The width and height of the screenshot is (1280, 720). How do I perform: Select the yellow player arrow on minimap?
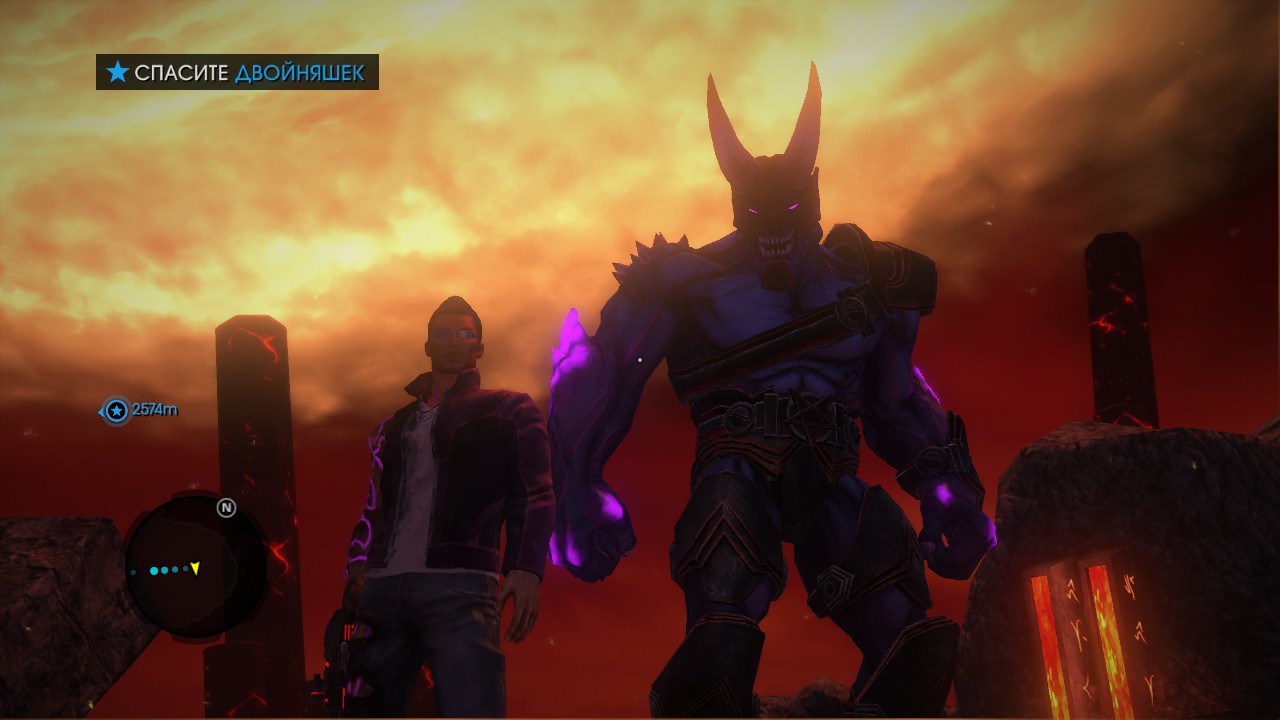click(195, 569)
